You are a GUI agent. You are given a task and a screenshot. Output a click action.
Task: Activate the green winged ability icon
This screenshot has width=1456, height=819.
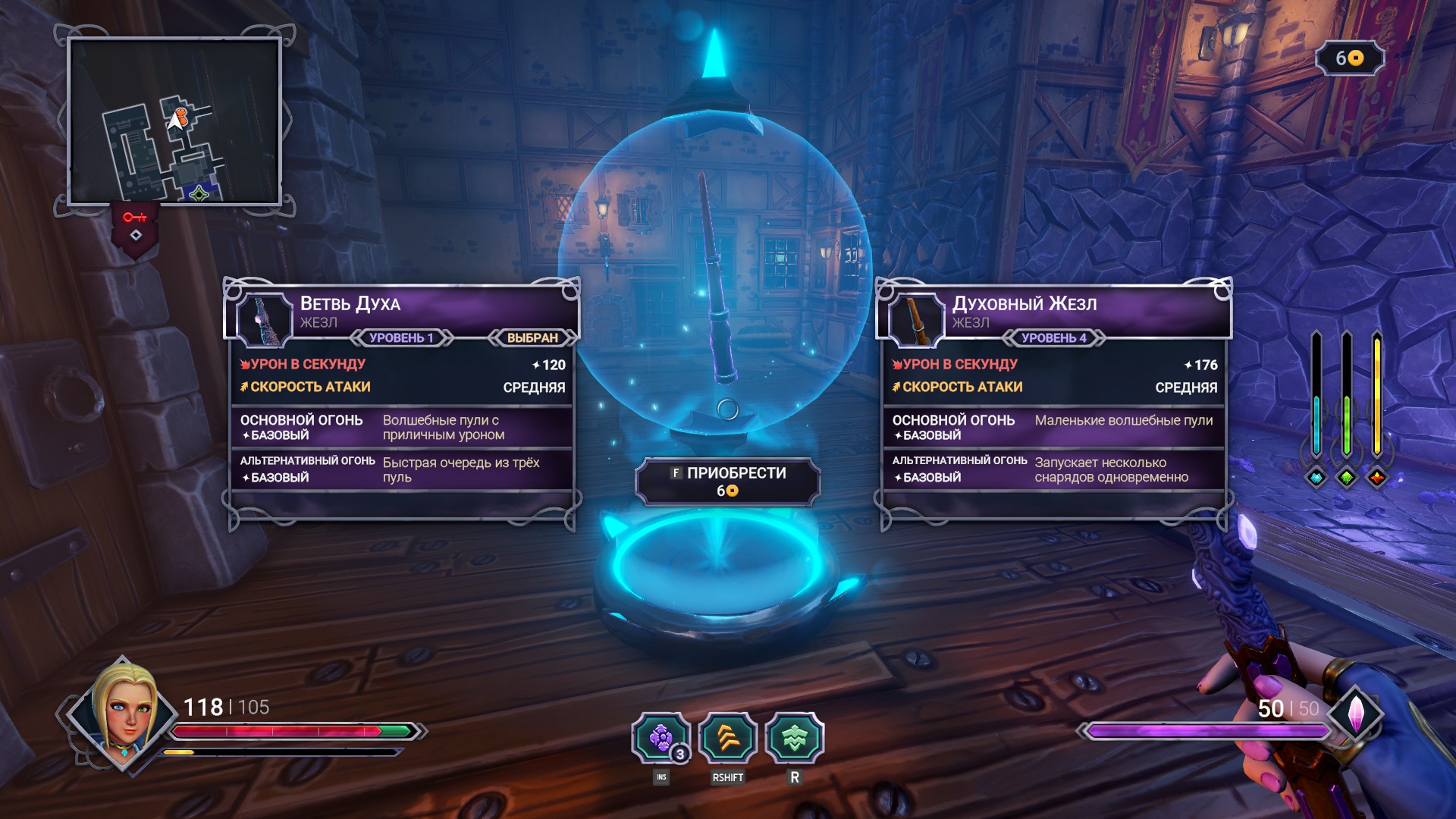[x=794, y=738]
